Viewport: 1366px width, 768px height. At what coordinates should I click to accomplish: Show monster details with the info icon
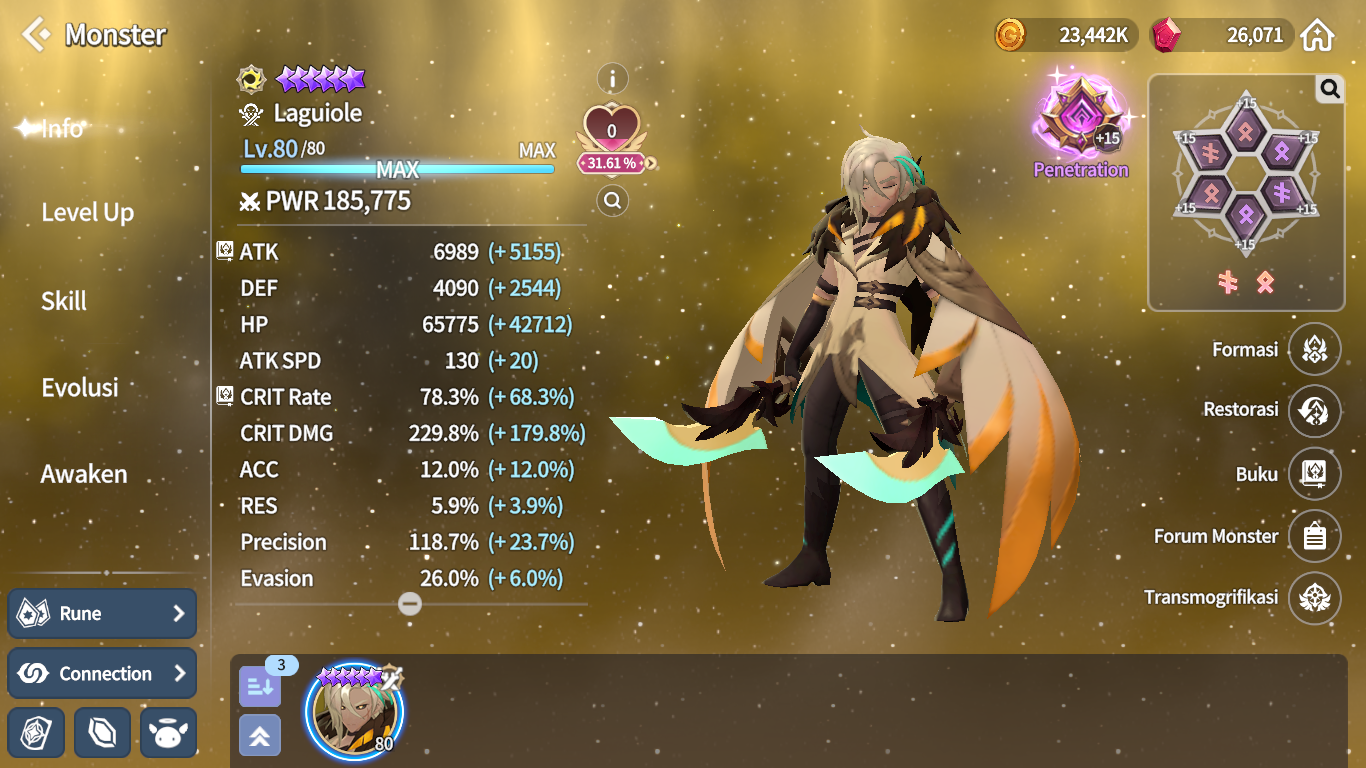(x=612, y=78)
